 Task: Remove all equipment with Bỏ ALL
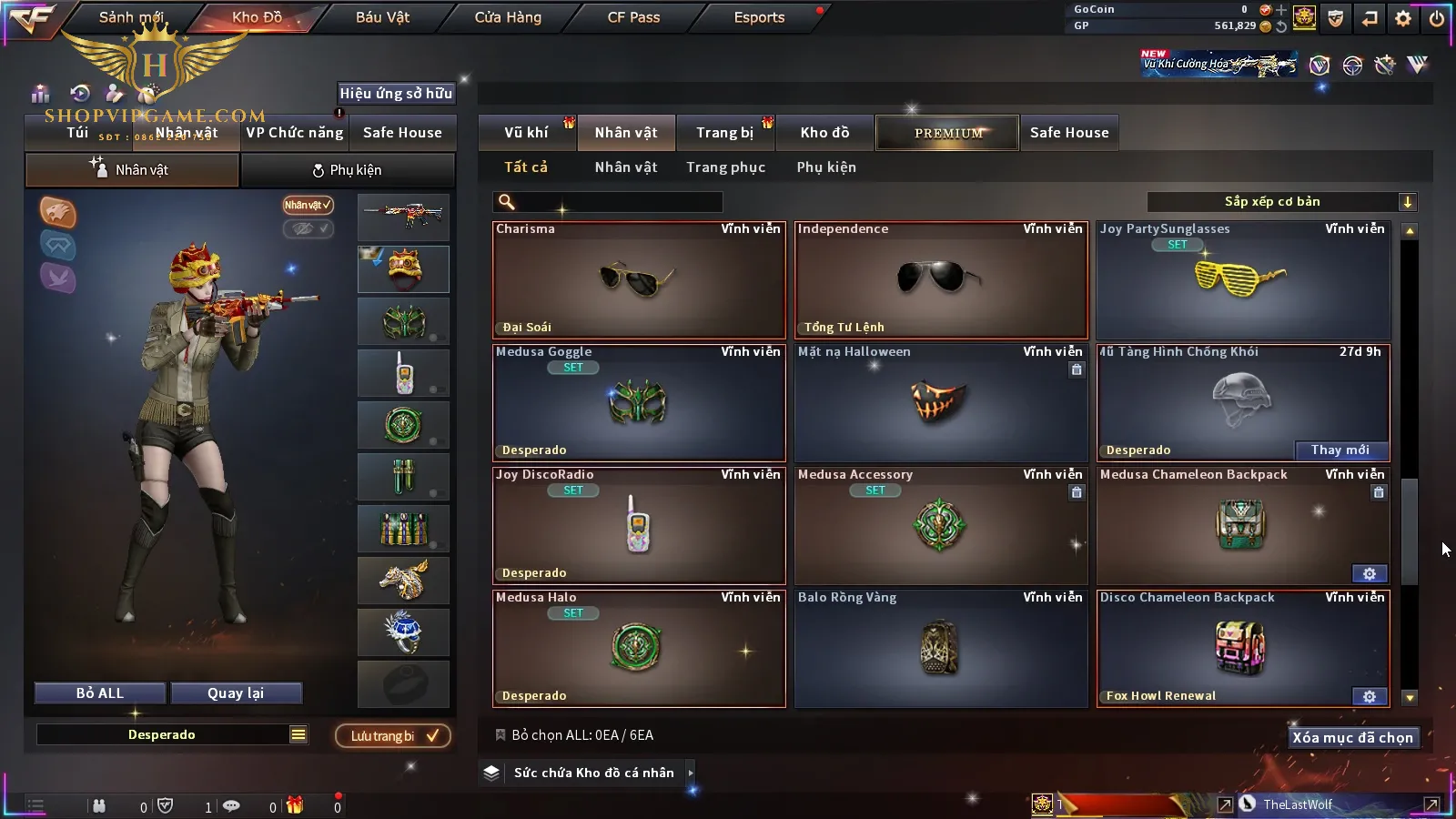tap(100, 693)
